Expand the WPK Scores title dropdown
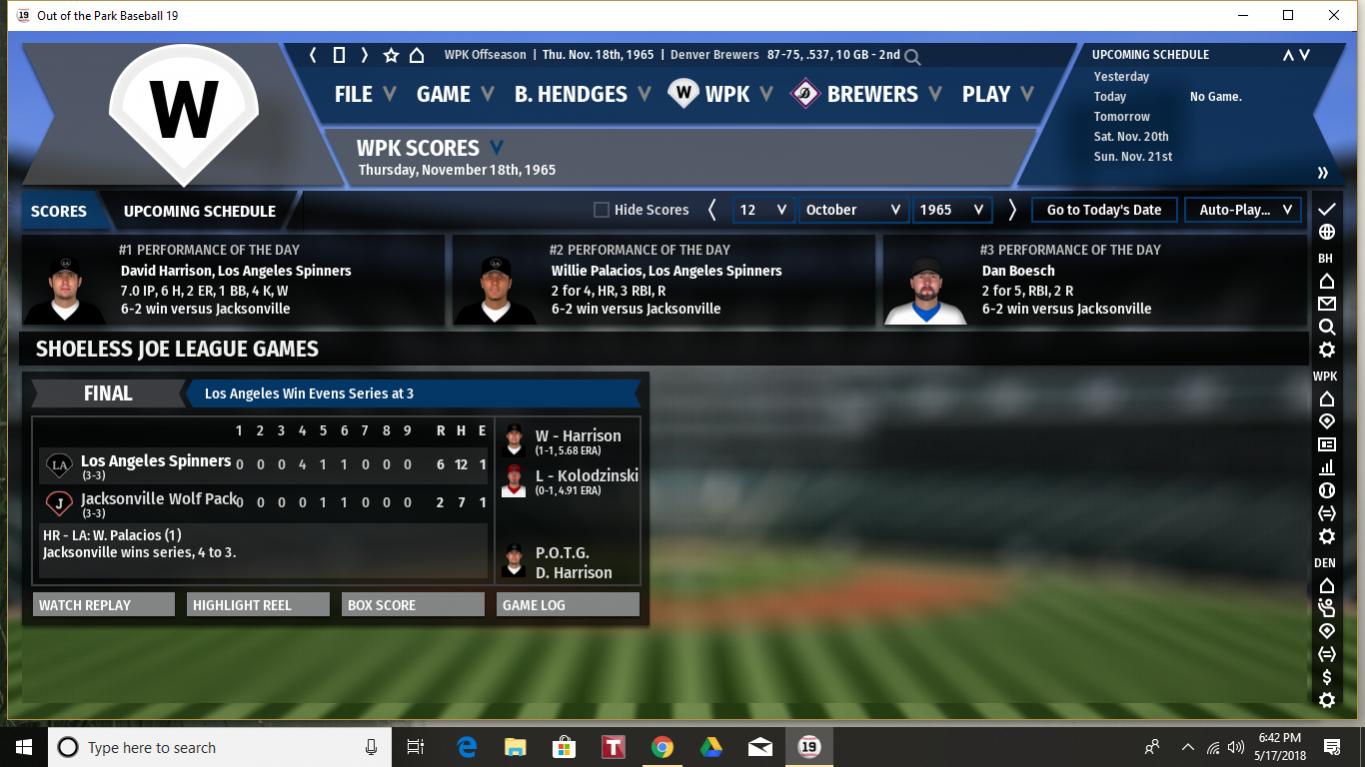 497,147
